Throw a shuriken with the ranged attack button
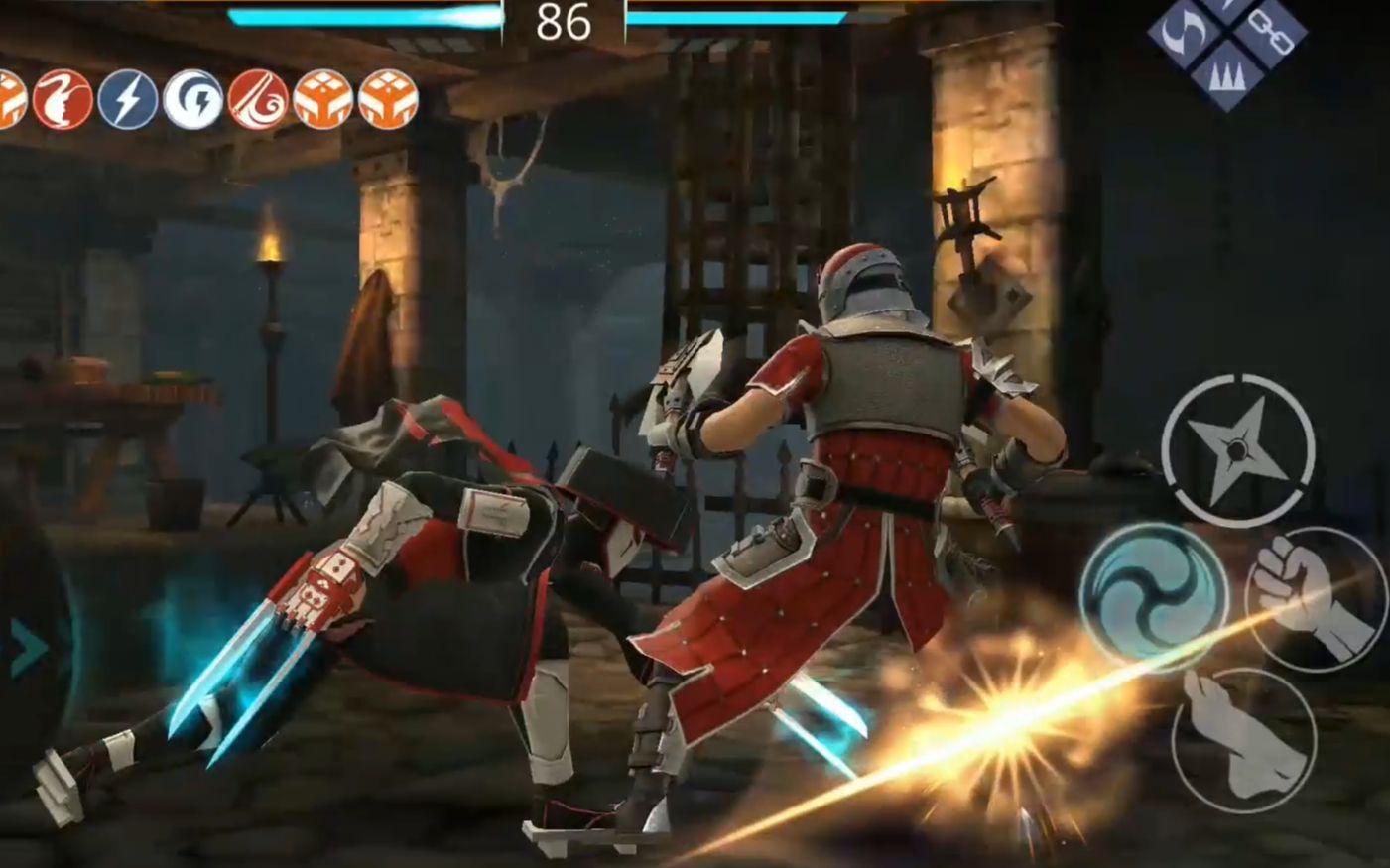The height and width of the screenshot is (868, 1390). click(x=1237, y=450)
